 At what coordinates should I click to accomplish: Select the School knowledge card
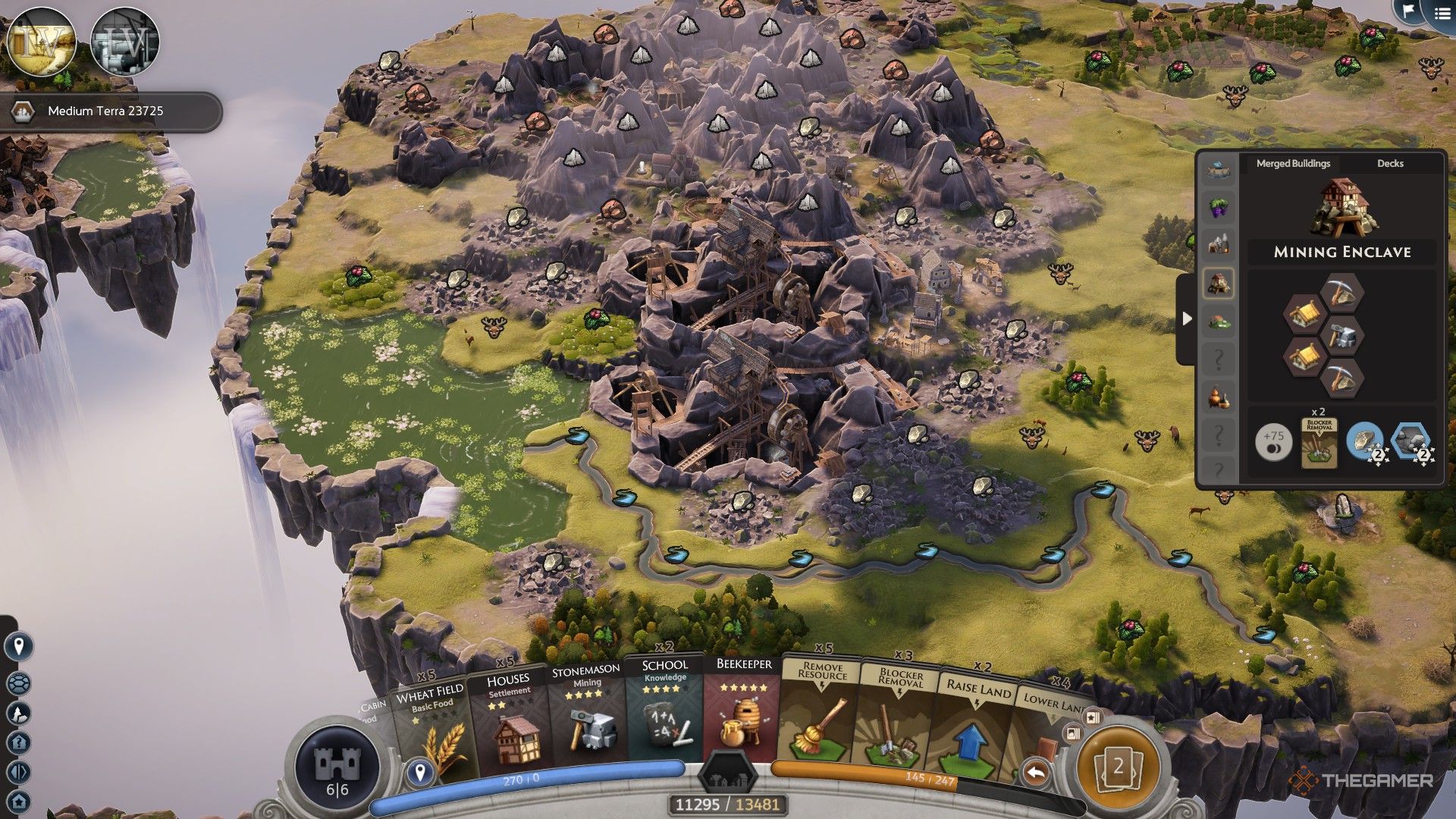pyautogui.click(x=665, y=717)
